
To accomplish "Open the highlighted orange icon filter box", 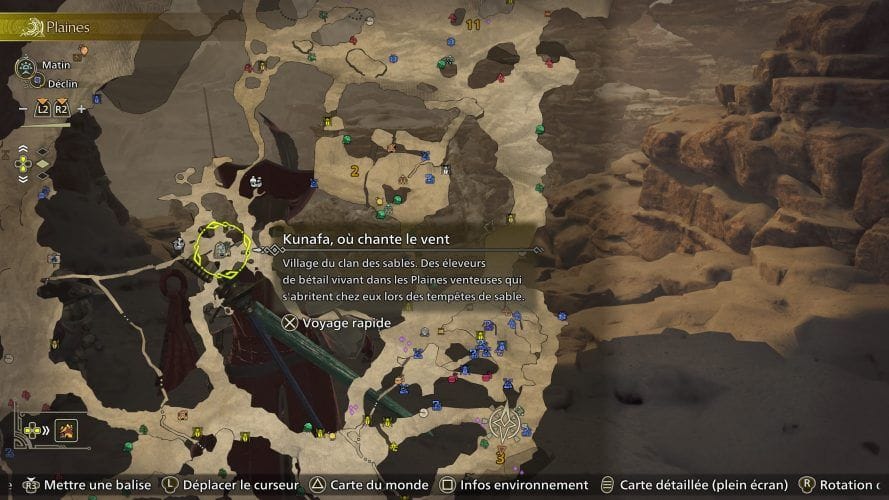I will 68,431.
